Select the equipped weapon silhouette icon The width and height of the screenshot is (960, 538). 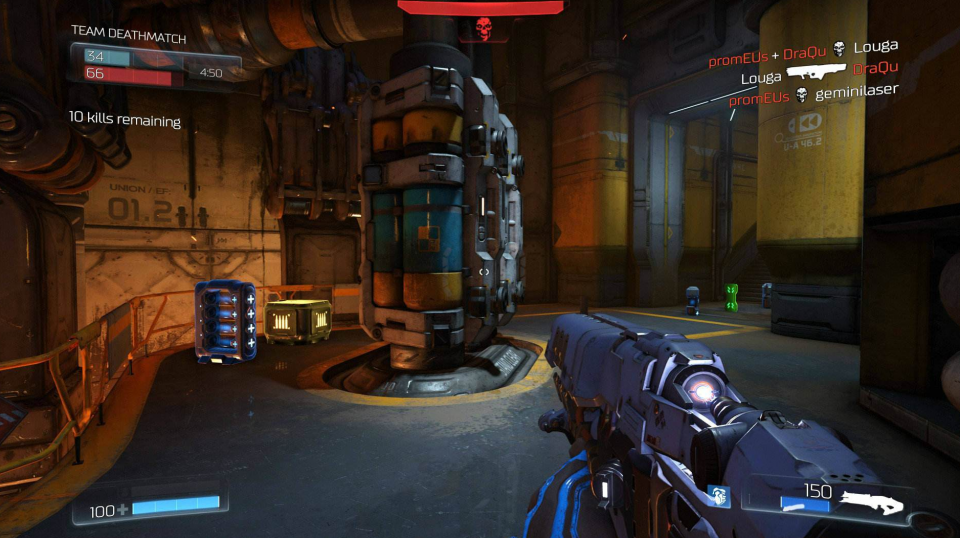[872, 502]
